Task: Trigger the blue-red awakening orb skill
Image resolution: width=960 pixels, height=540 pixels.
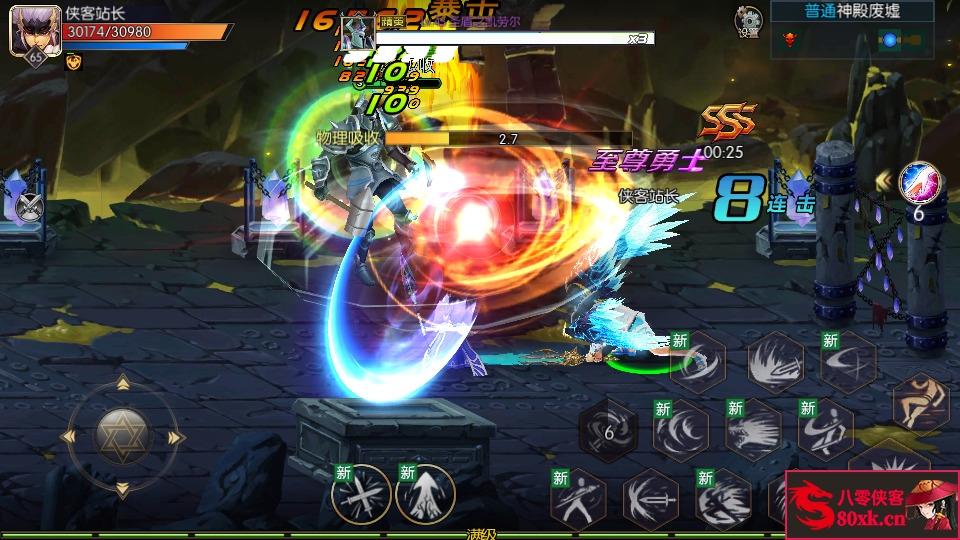Action: (x=917, y=182)
